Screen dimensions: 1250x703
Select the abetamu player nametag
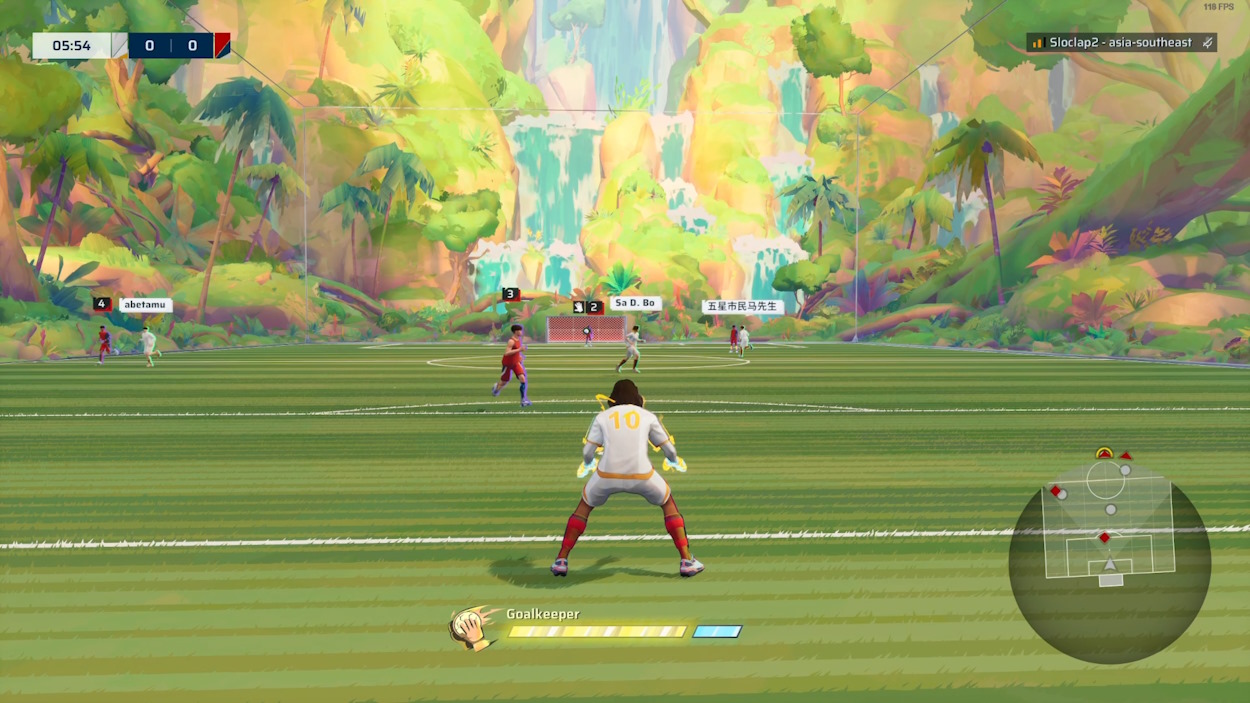pos(145,305)
